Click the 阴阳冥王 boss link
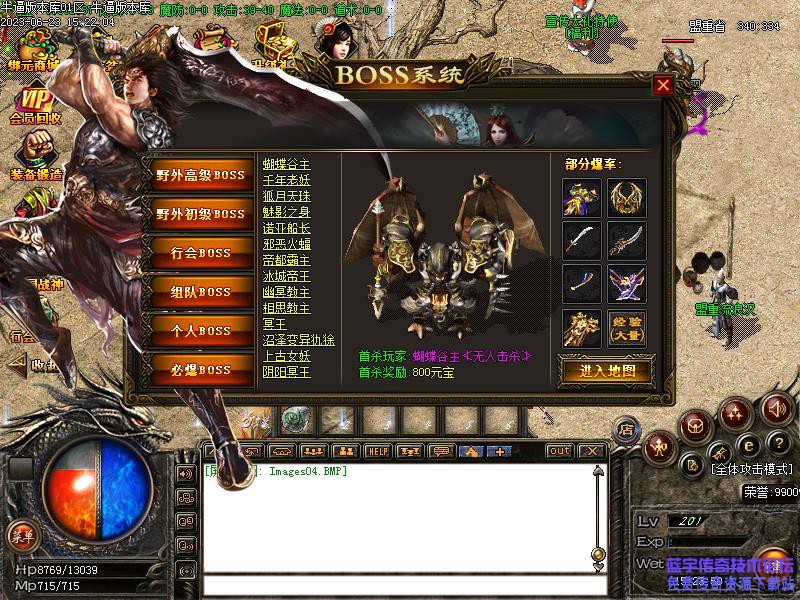Image resolution: width=800 pixels, height=600 pixels. tap(286, 372)
